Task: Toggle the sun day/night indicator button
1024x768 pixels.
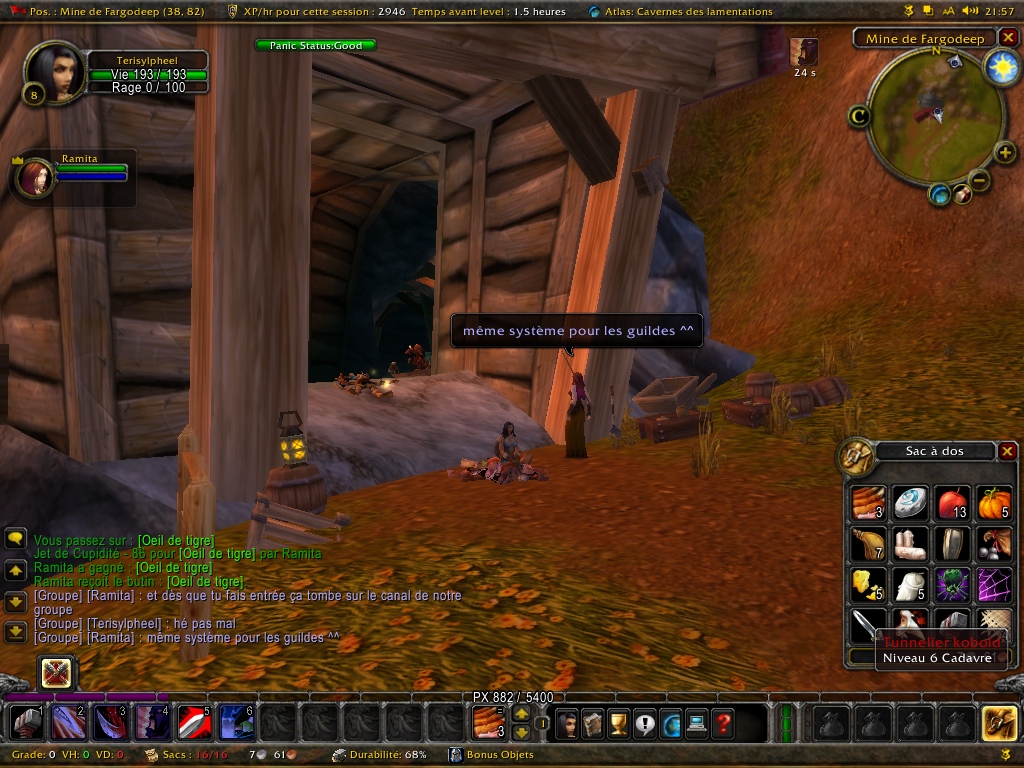Action: click(x=999, y=67)
